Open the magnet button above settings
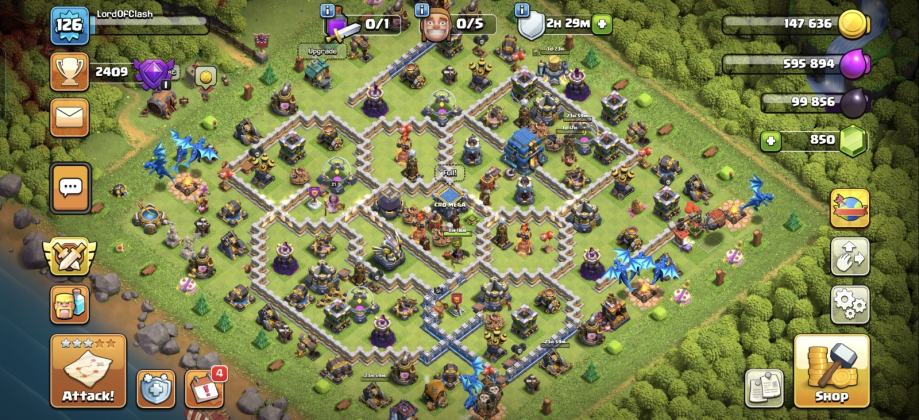Viewport: 919px width, 420px height. [x=849, y=255]
